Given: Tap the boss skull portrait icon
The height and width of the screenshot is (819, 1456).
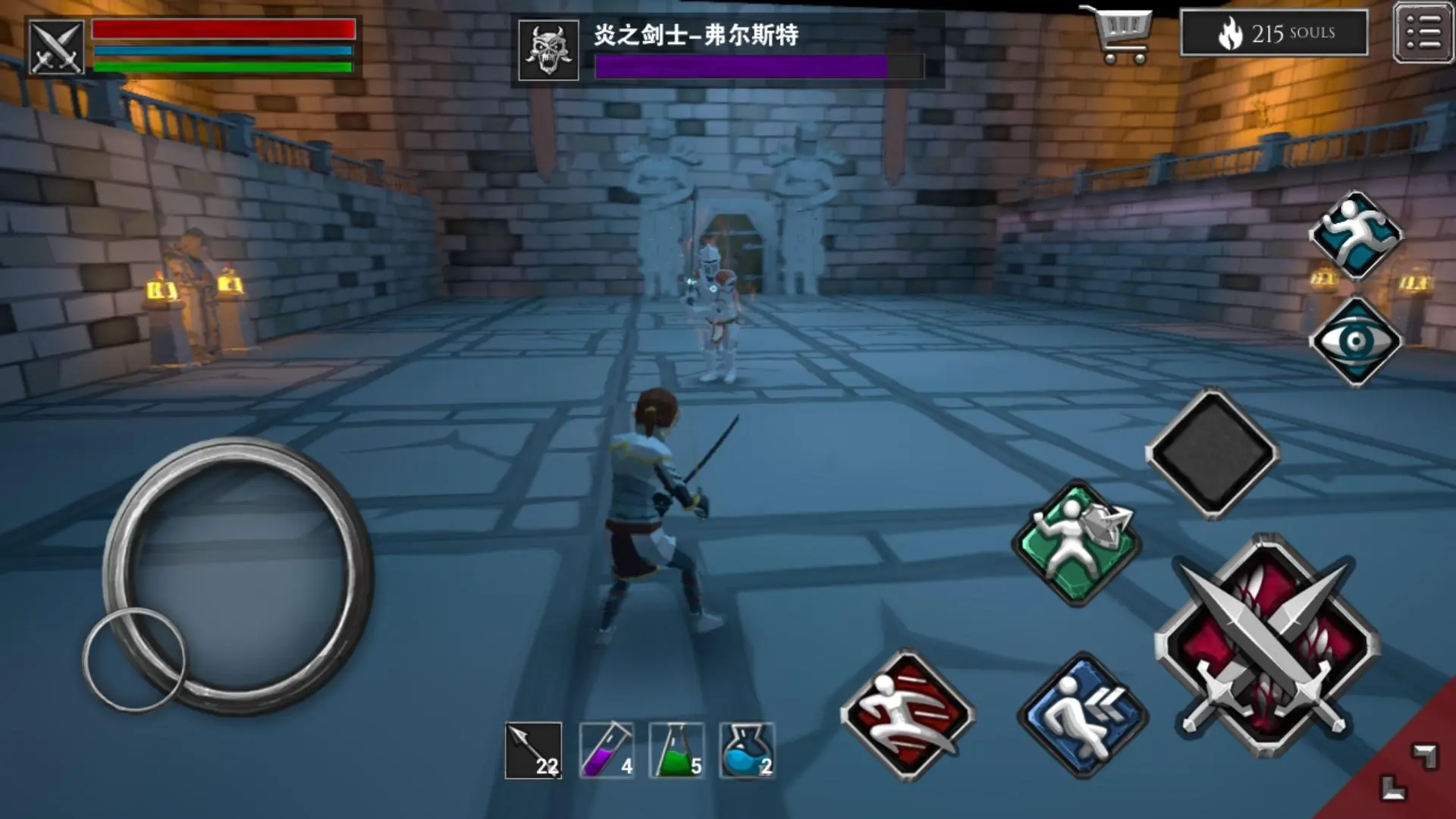Looking at the screenshot, I should coord(548,50).
